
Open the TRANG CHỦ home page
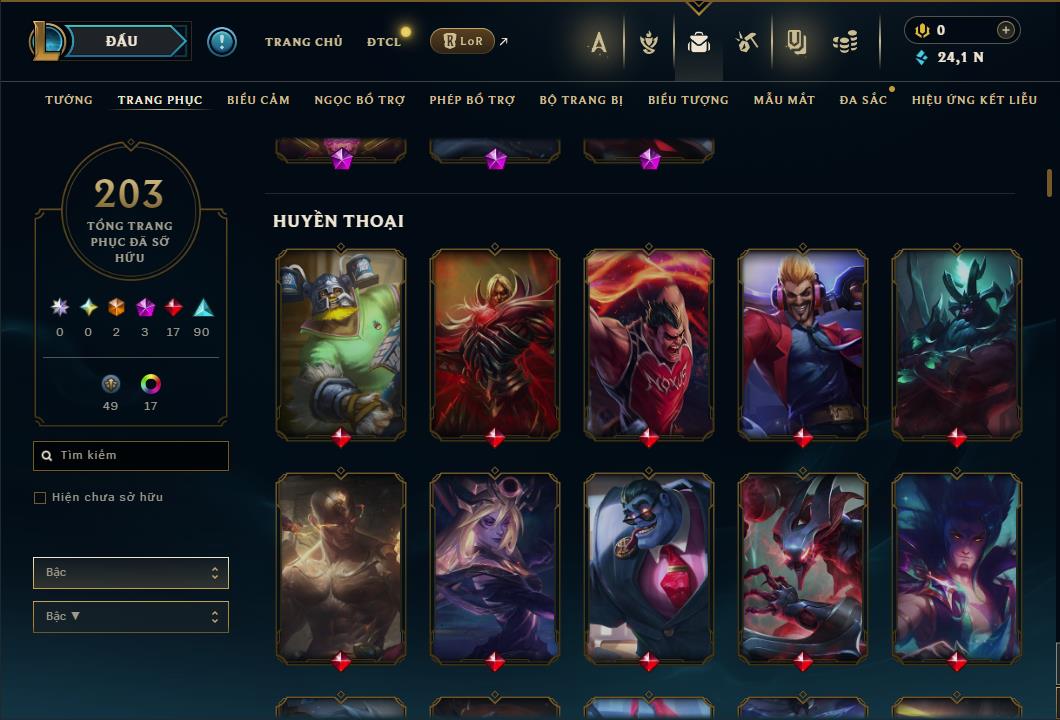303,42
